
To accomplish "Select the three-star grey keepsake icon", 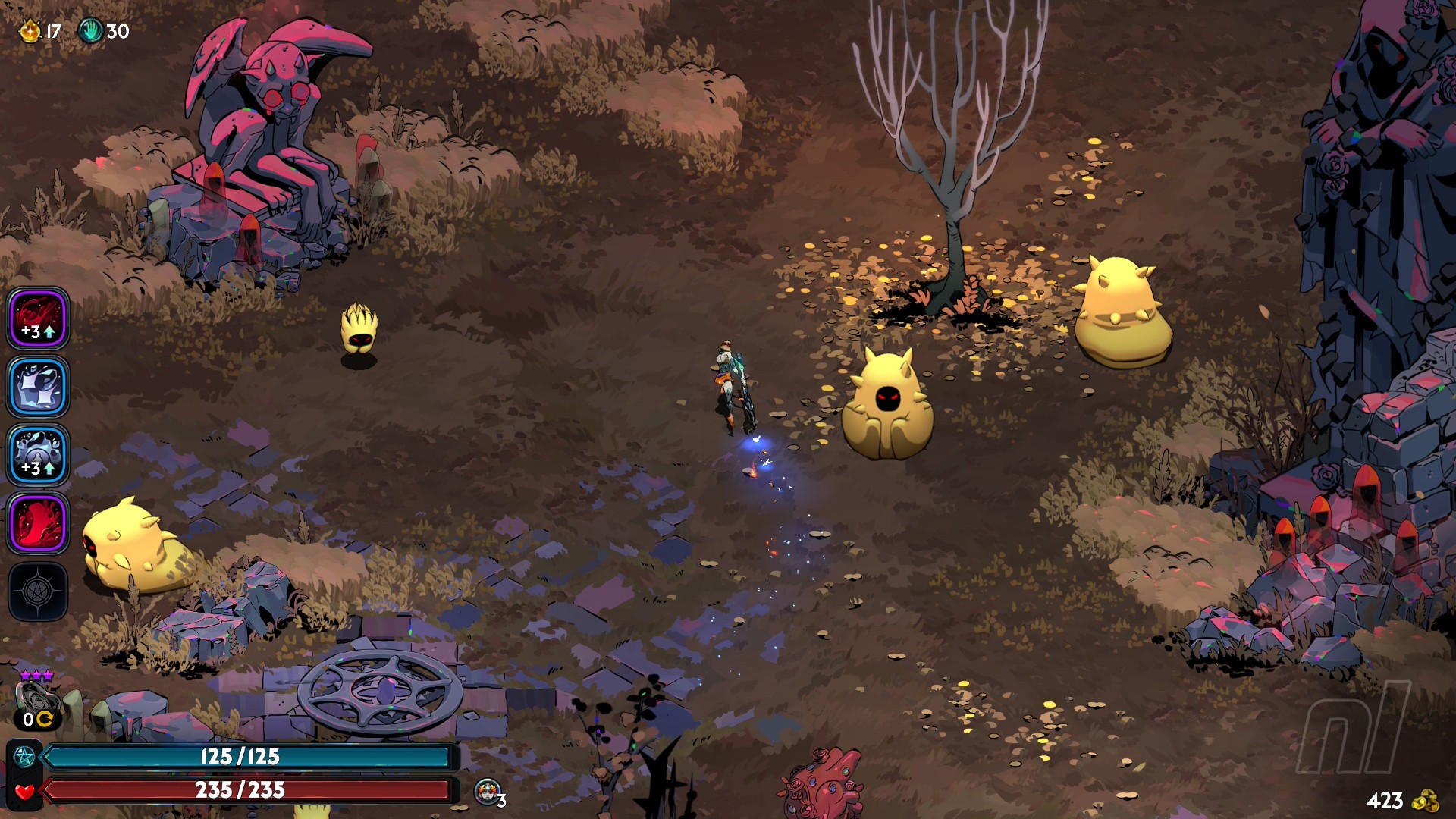I will 35,698.
